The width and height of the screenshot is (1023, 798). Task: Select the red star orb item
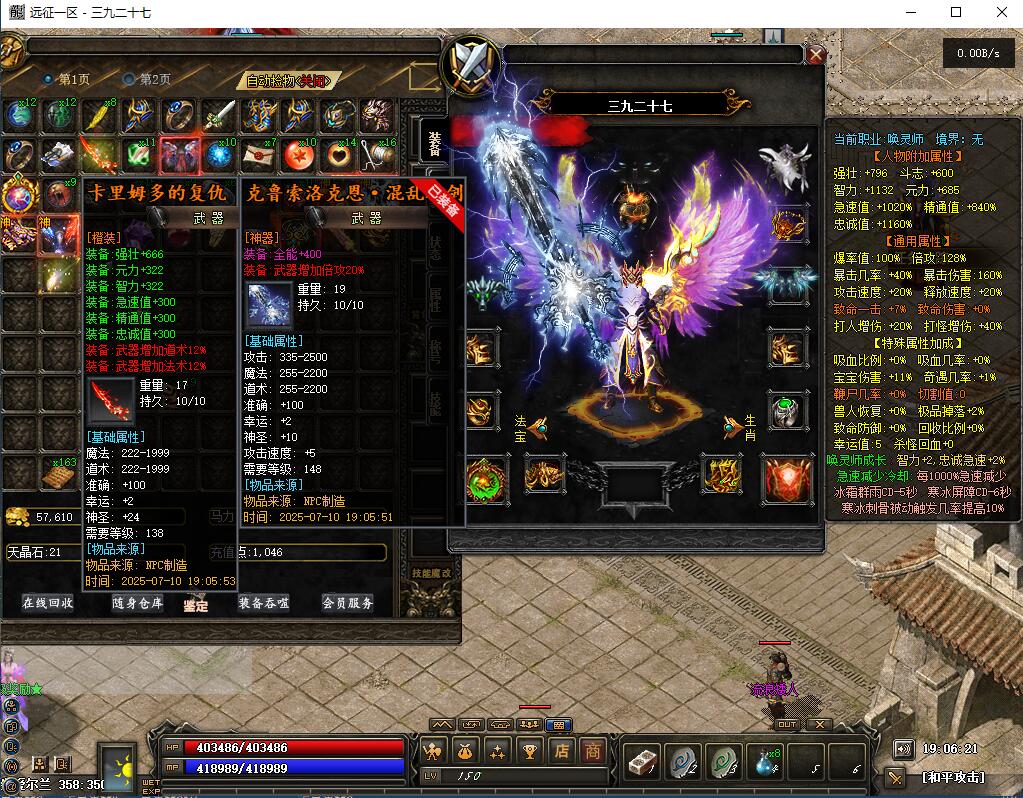[298, 155]
